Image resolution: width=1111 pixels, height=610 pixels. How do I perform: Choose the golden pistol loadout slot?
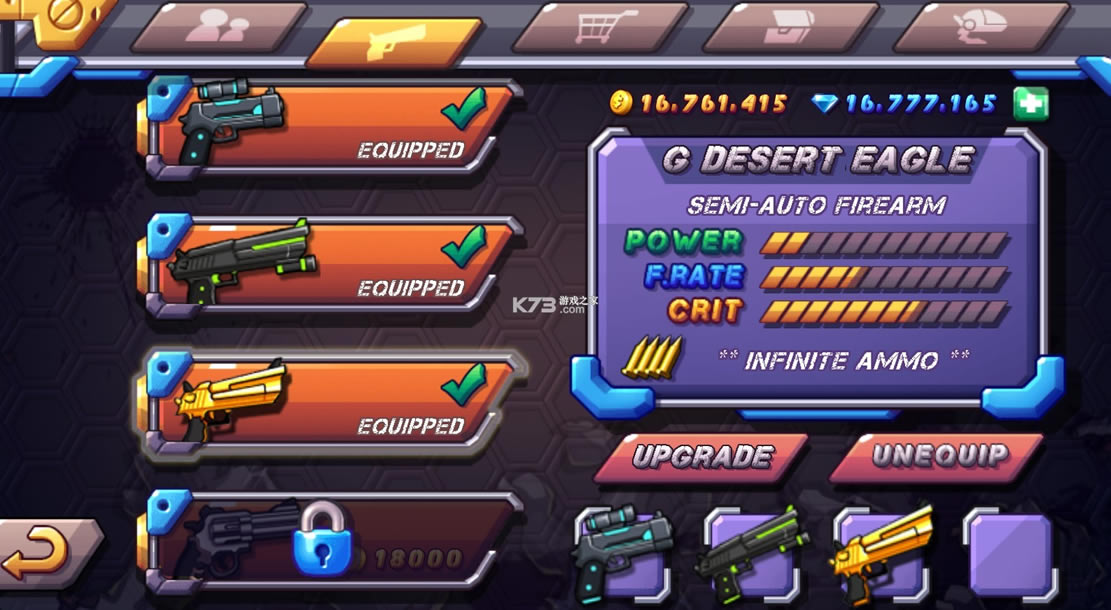[880, 555]
